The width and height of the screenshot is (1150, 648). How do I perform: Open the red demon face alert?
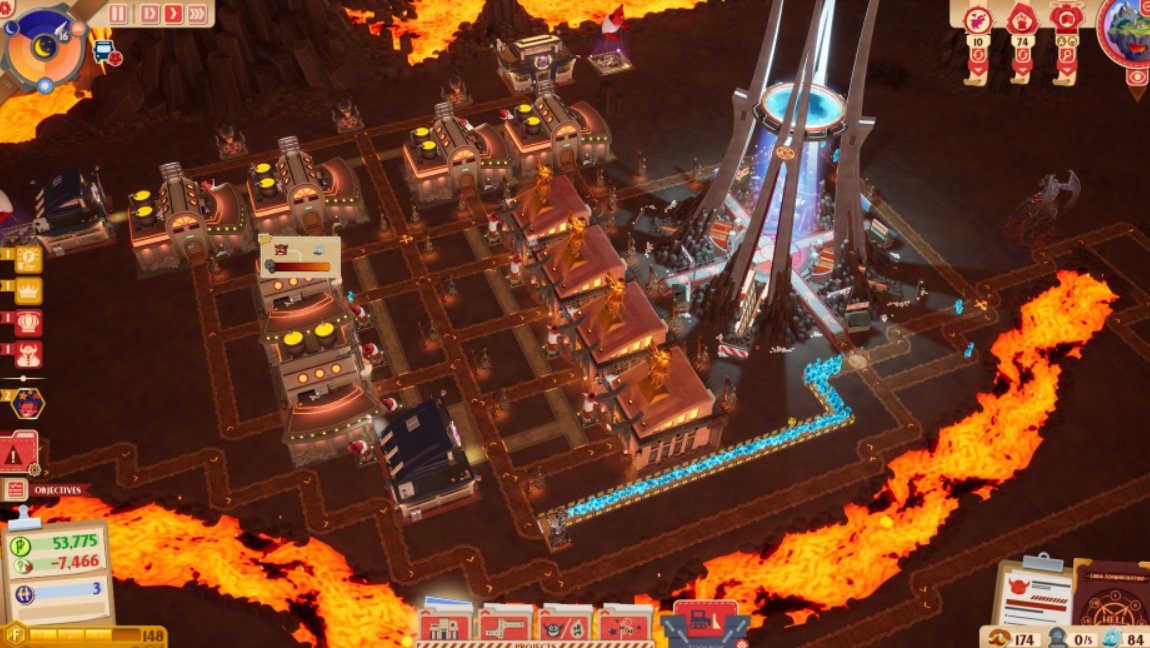click(28, 353)
